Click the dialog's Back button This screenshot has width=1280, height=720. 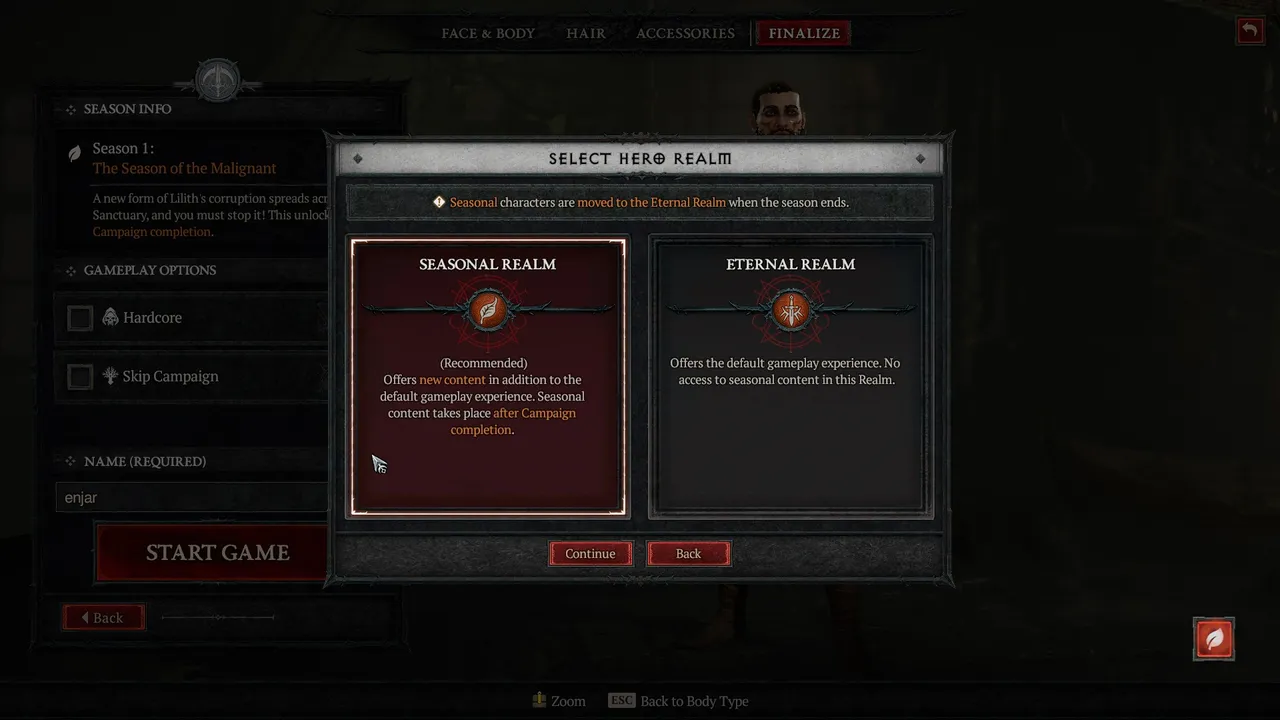[x=688, y=554]
